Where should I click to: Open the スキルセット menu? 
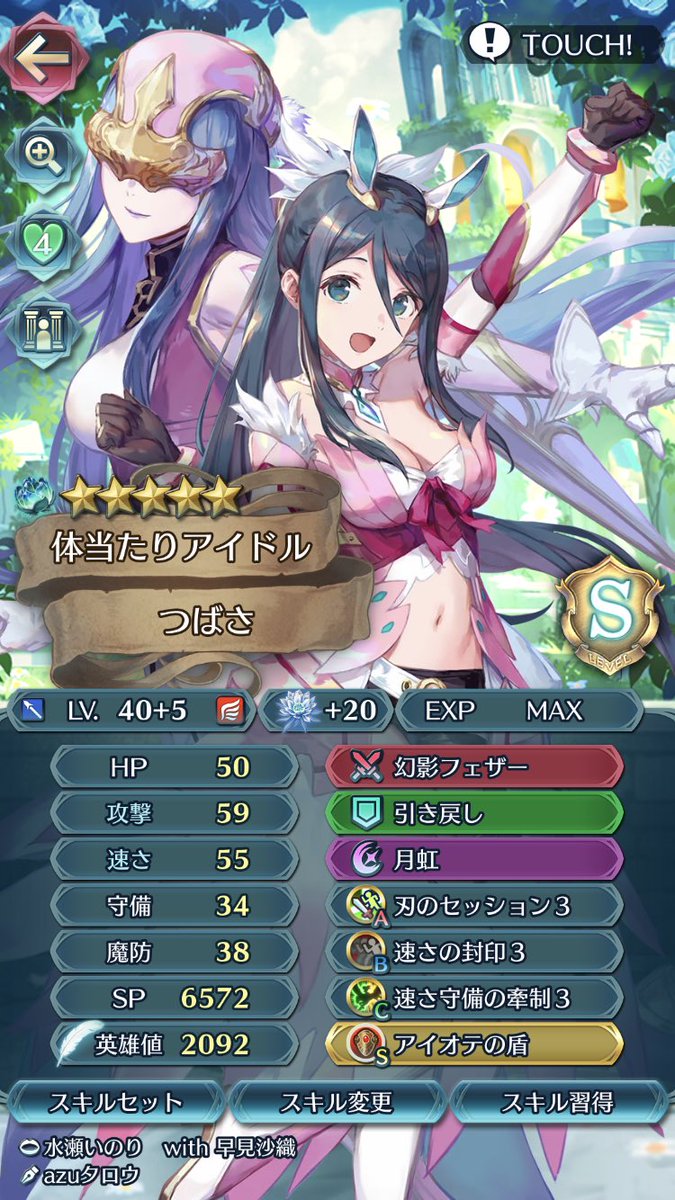(x=117, y=1103)
